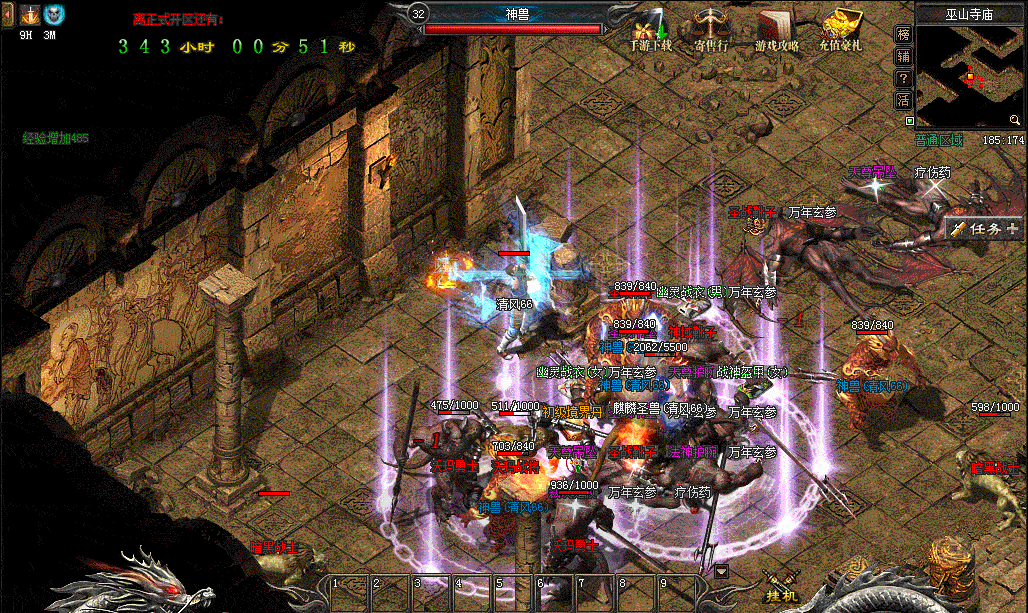
Task: Open the 榜 ranking button
Action: click(903, 36)
